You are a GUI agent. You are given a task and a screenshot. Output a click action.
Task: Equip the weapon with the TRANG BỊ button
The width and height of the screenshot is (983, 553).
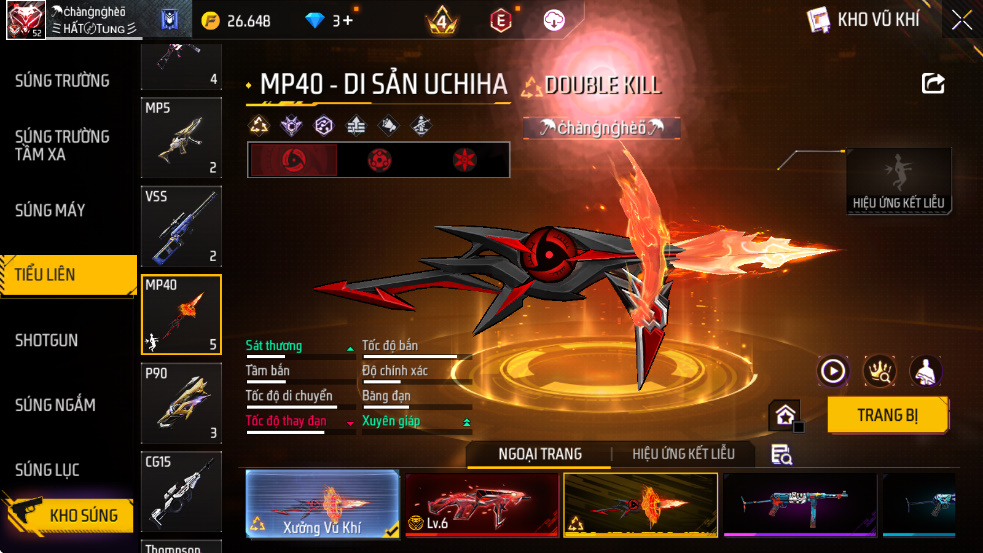tap(888, 415)
